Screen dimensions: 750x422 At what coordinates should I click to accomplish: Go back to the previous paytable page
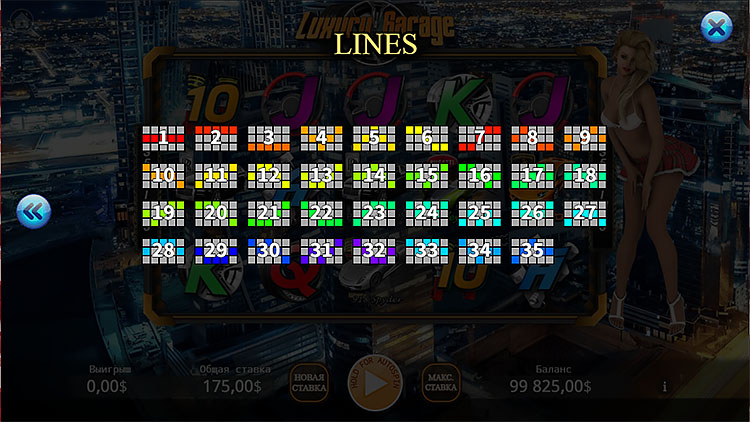click(32, 211)
